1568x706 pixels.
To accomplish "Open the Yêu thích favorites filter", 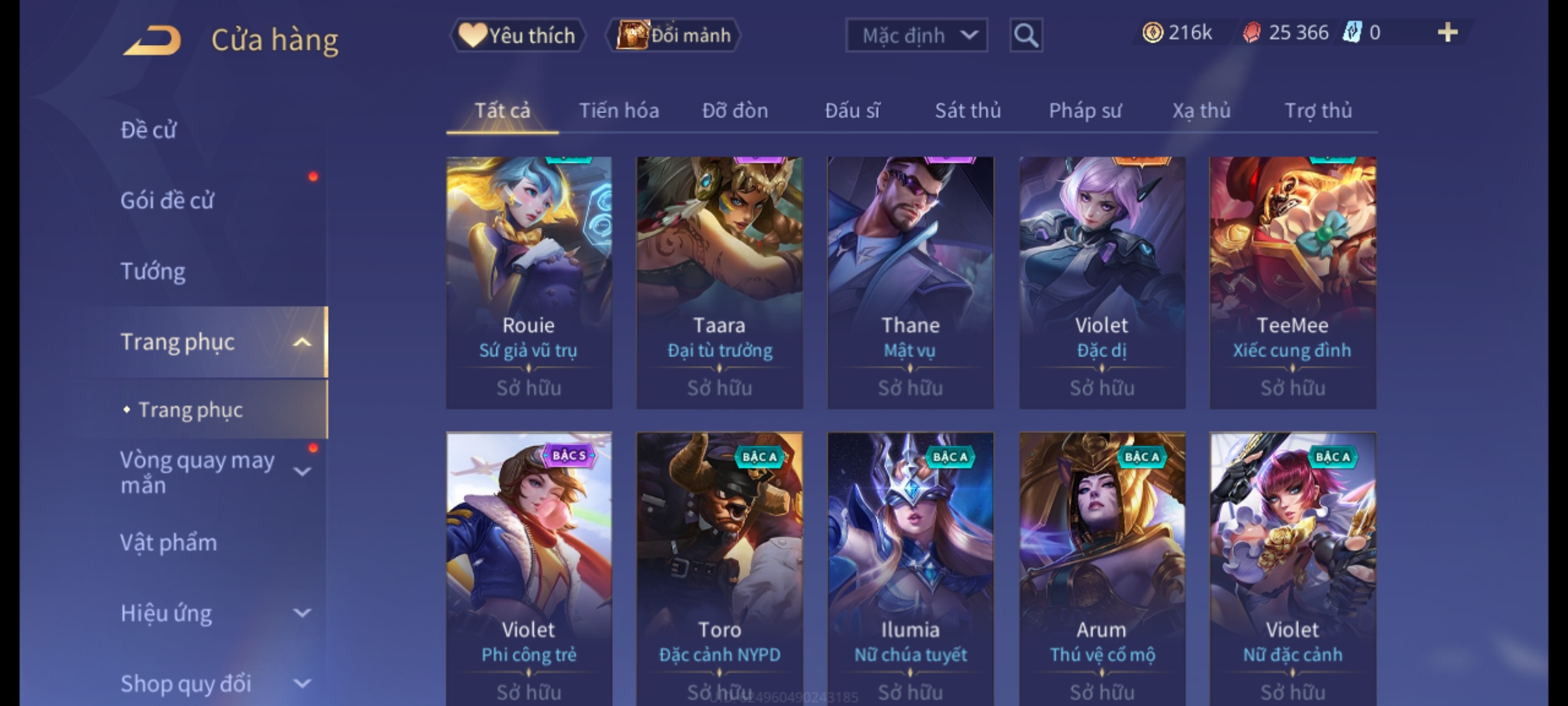I will 517,35.
